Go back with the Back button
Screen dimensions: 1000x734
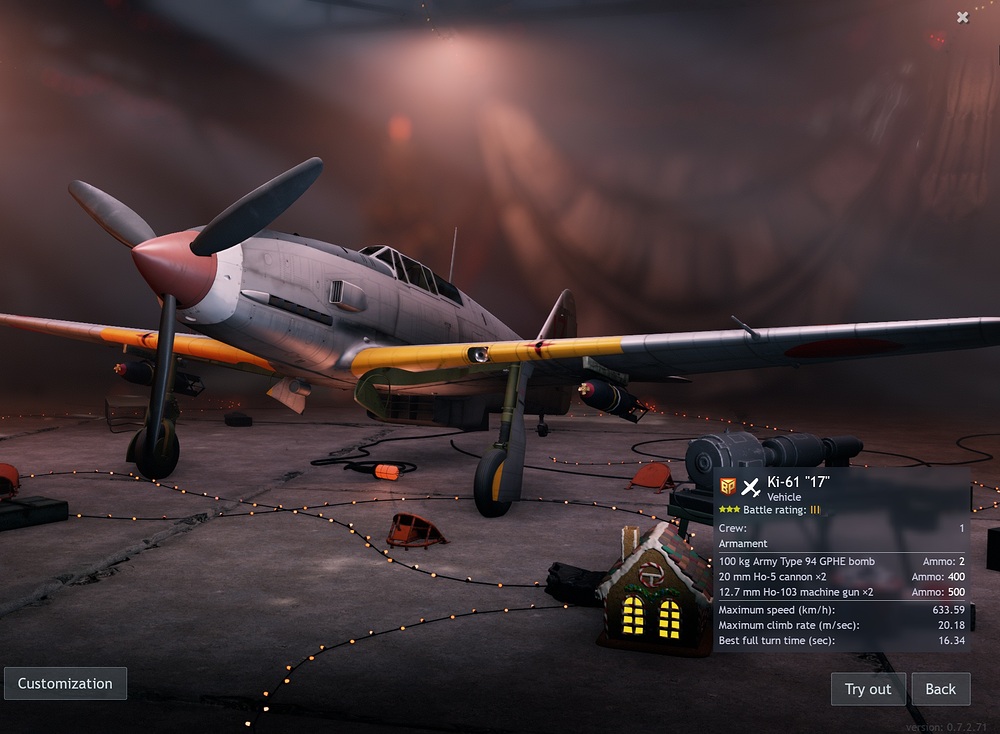pyautogui.click(x=940, y=689)
